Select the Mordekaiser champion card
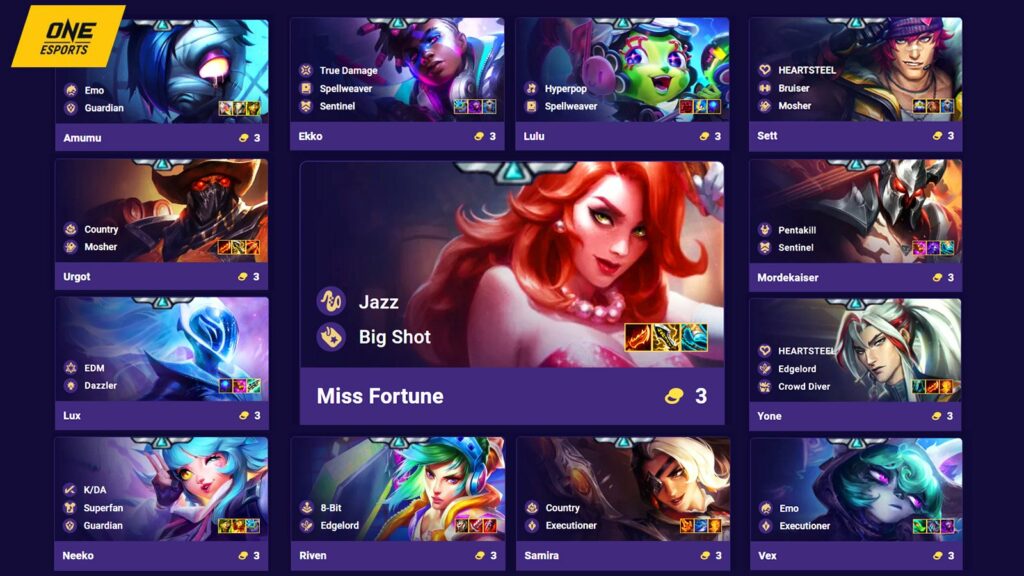The image size is (1024, 576). click(x=855, y=224)
